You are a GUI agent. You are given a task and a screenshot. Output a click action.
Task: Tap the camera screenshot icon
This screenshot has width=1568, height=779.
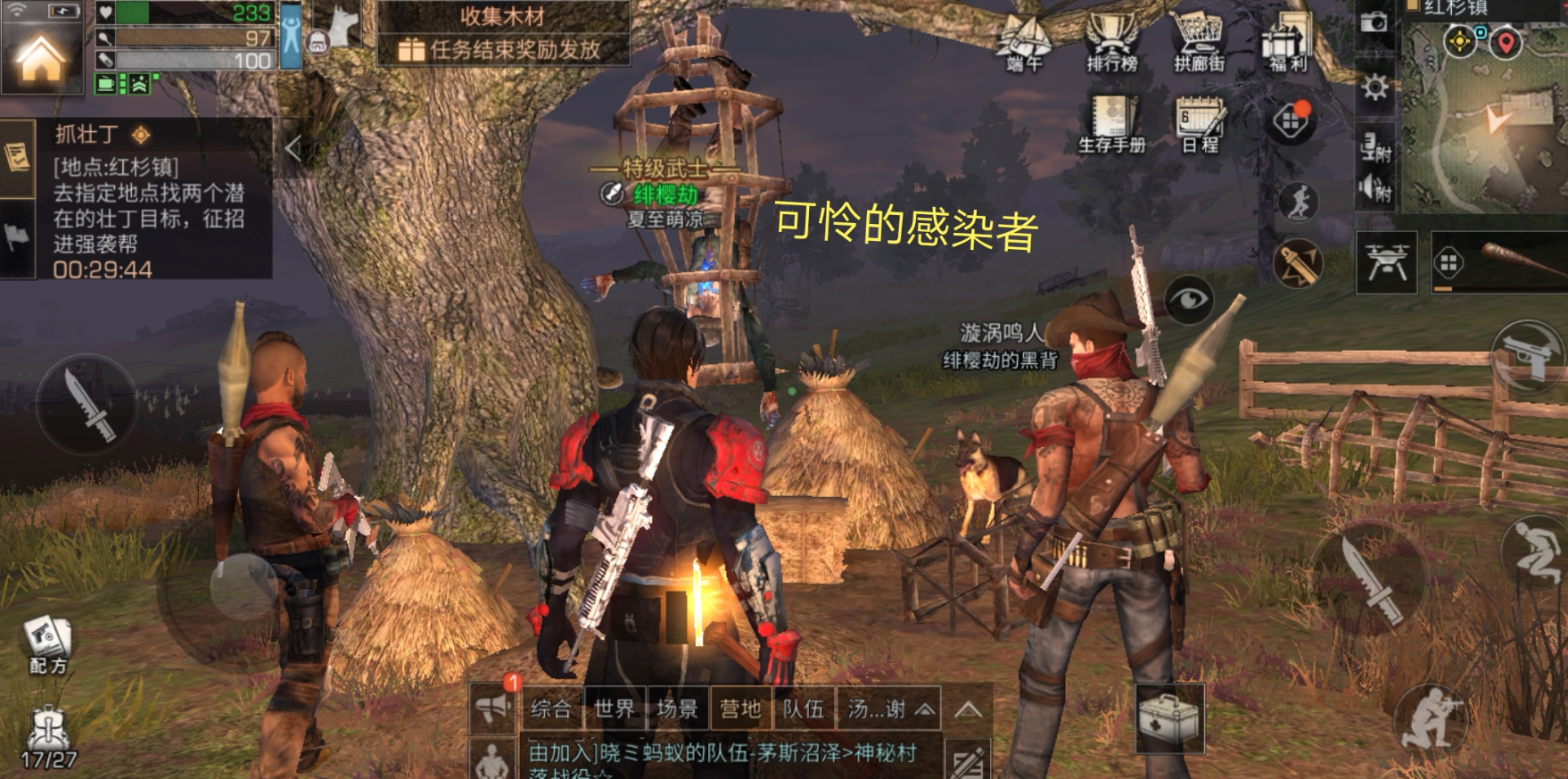[1374, 22]
